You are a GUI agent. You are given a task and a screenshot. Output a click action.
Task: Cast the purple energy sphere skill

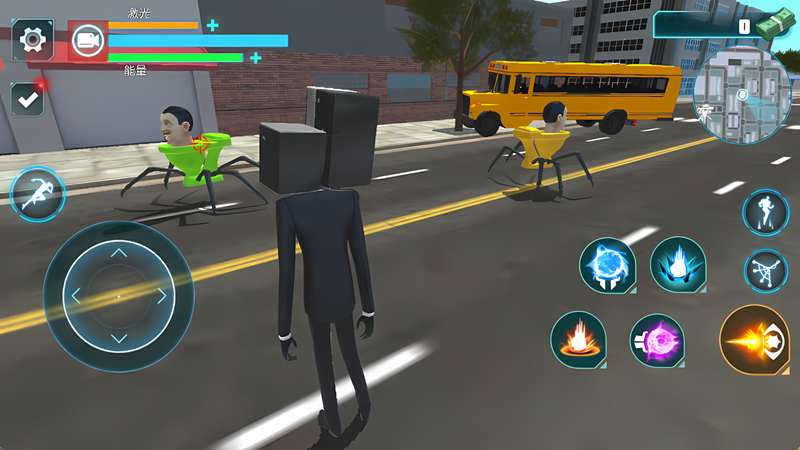[x=657, y=341]
